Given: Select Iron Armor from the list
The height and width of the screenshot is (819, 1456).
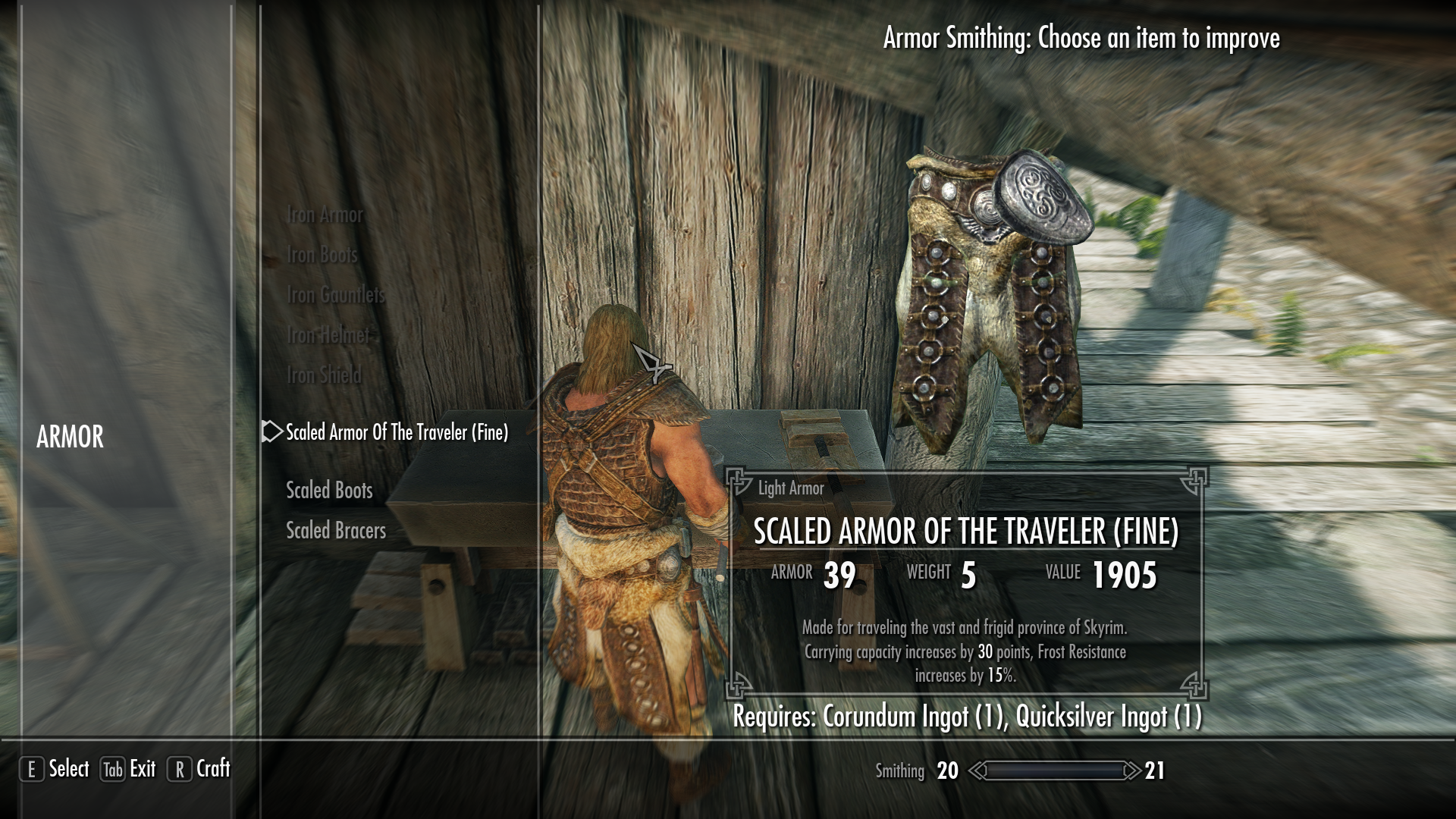Looking at the screenshot, I should coord(325,215).
